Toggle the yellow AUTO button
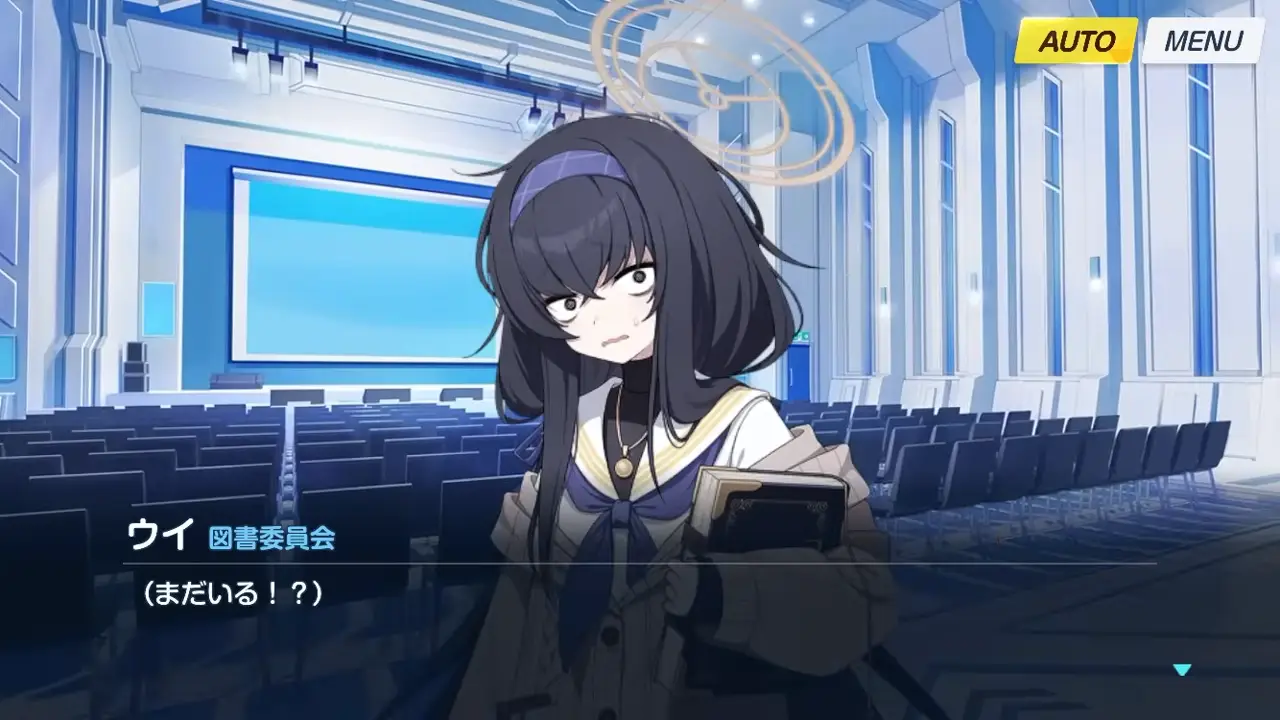Image resolution: width=1280 pixels, height=720 pixels. point(1076,41)
